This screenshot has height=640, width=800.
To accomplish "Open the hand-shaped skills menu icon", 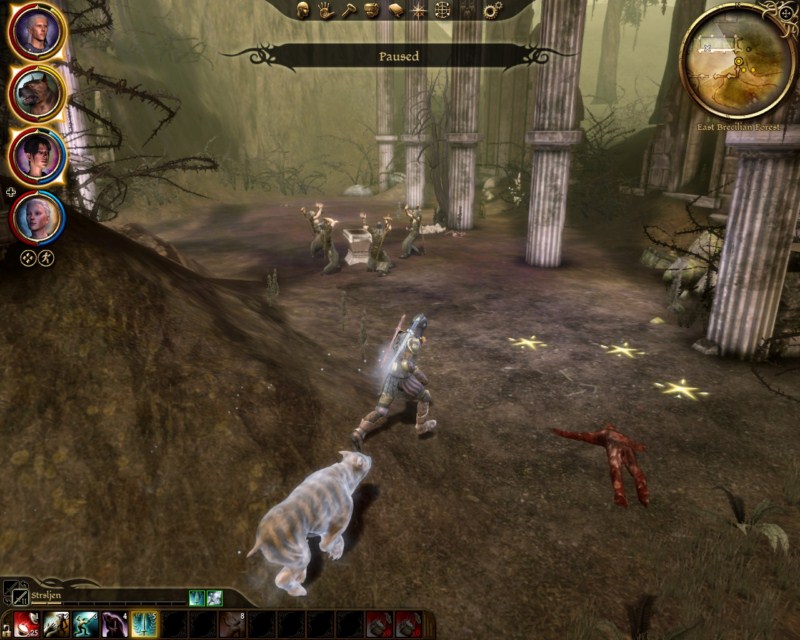I will [x=326, y=10].
